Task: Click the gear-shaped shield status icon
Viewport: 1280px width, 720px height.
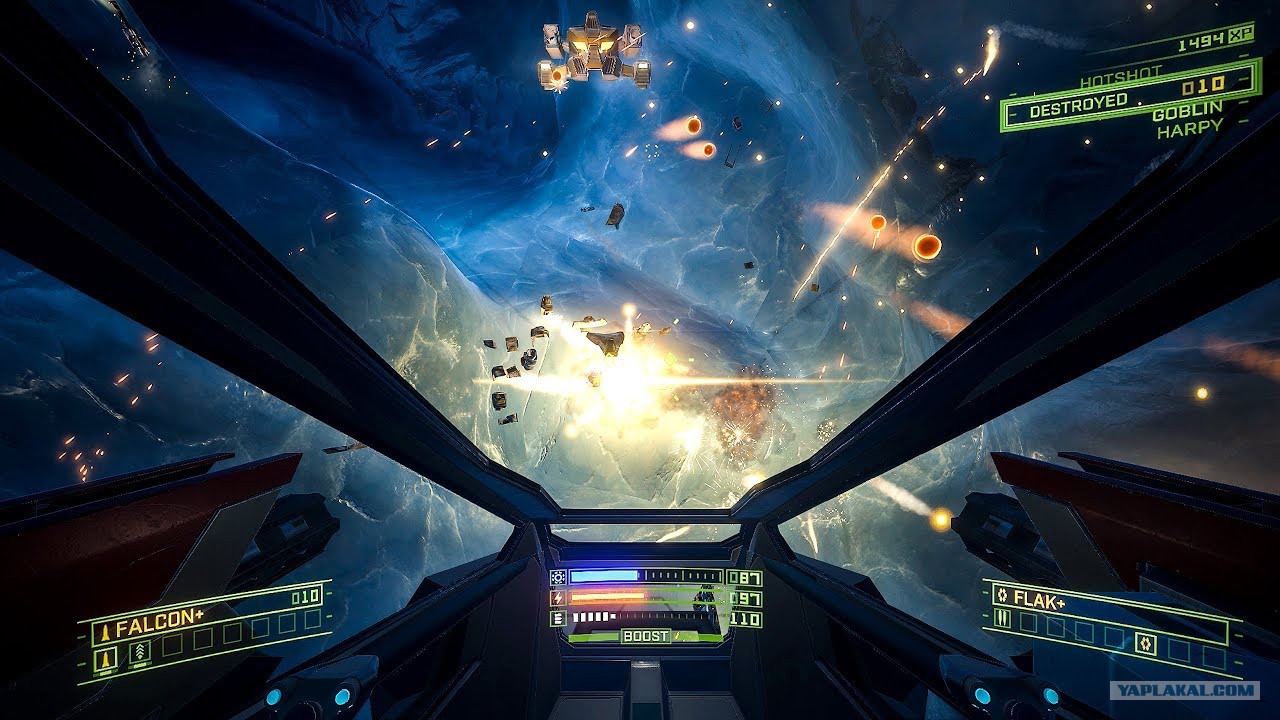Action: pos(558,577)
